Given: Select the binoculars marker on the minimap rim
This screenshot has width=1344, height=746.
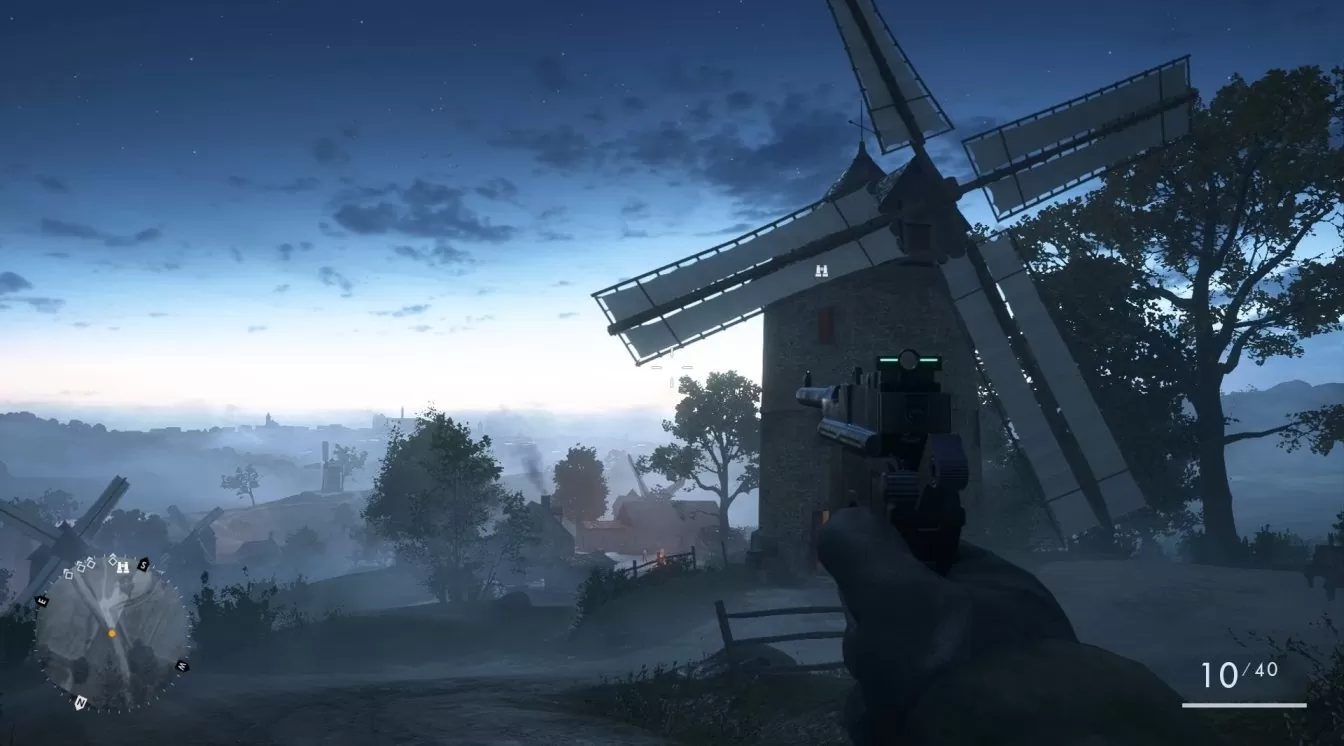Looking at the screenshot, I should pyautogui.click(x=123, y=566).
